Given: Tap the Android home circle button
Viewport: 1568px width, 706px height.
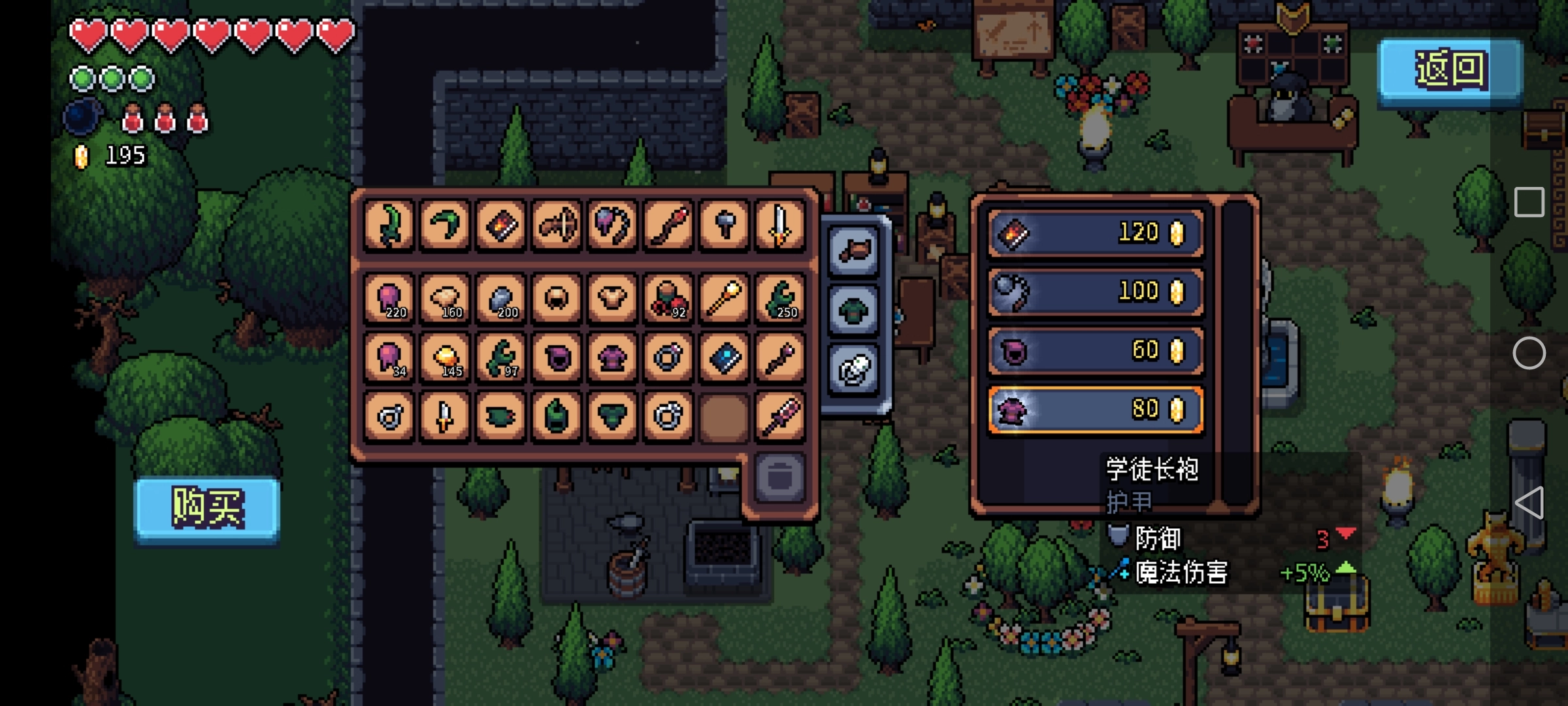Looking at the screenshot, I should 1529,354.
